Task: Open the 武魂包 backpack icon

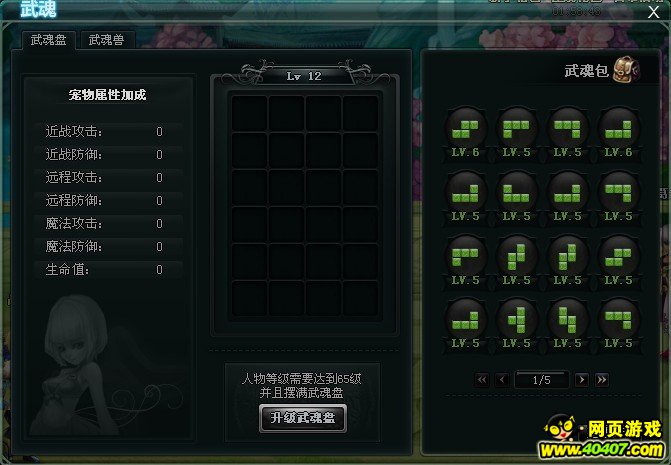Action: pyautogui.click(x=627, y=70)
